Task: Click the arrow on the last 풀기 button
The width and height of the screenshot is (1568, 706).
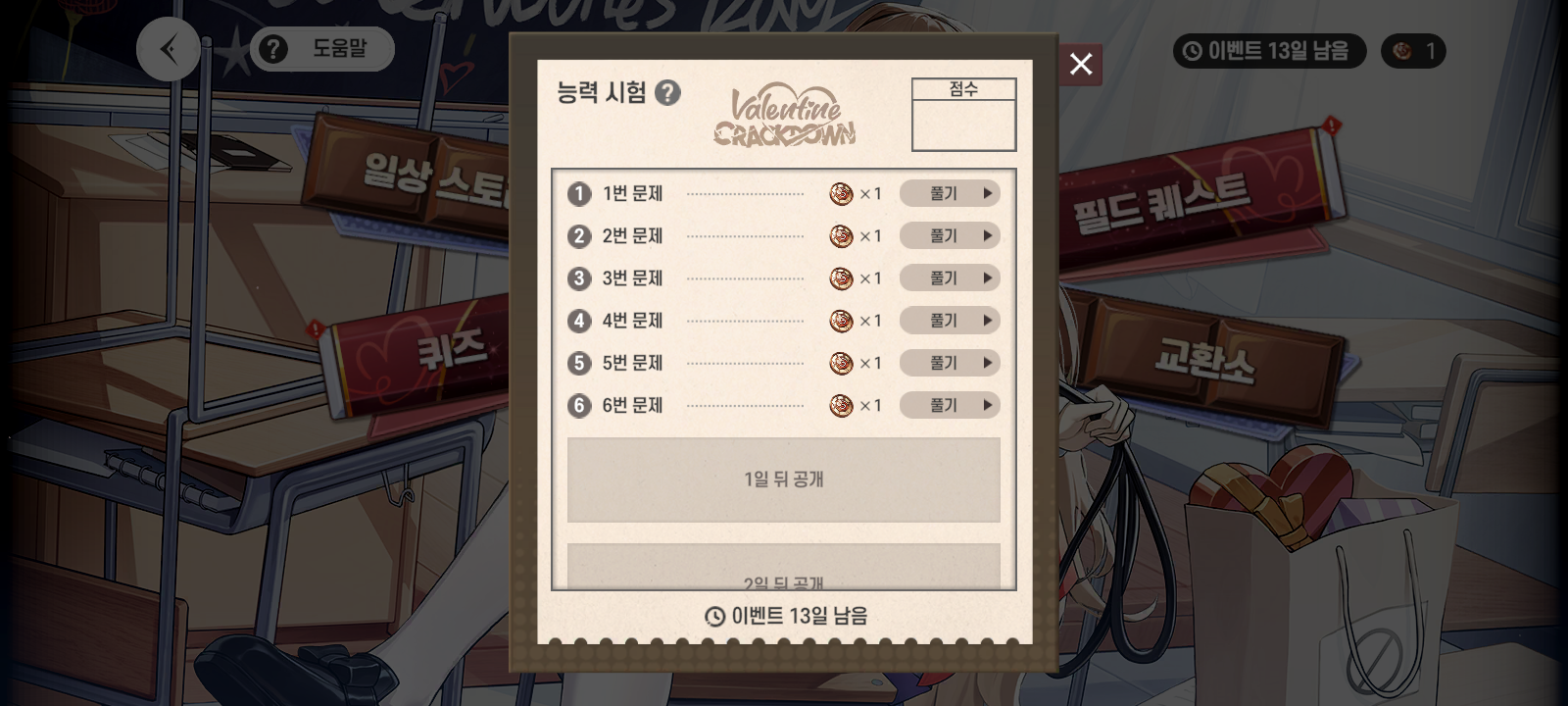Action: (987, 405)
